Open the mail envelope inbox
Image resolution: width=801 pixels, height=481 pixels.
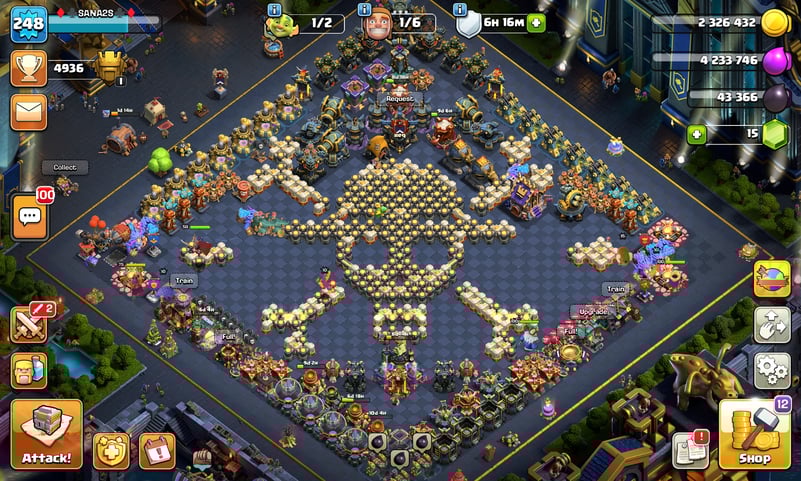(x=29, y=111)
